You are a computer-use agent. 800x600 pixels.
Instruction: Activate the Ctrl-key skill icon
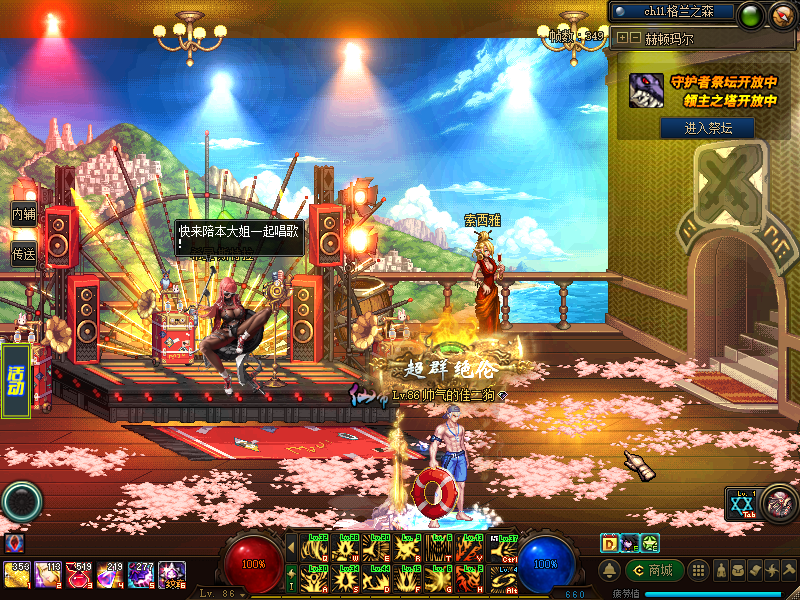coord(506,548)
